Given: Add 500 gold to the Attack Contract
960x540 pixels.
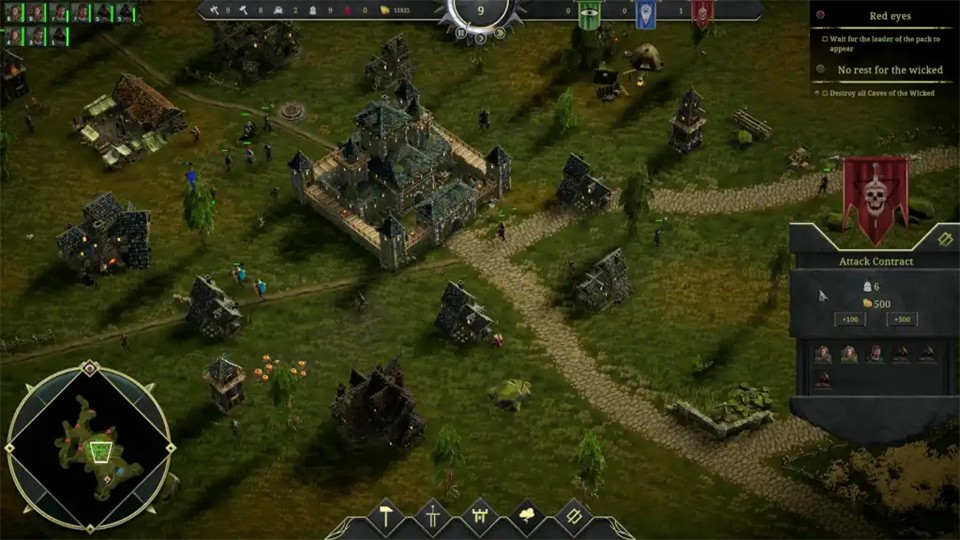Looking at the screenshot, I should [902, 319].
